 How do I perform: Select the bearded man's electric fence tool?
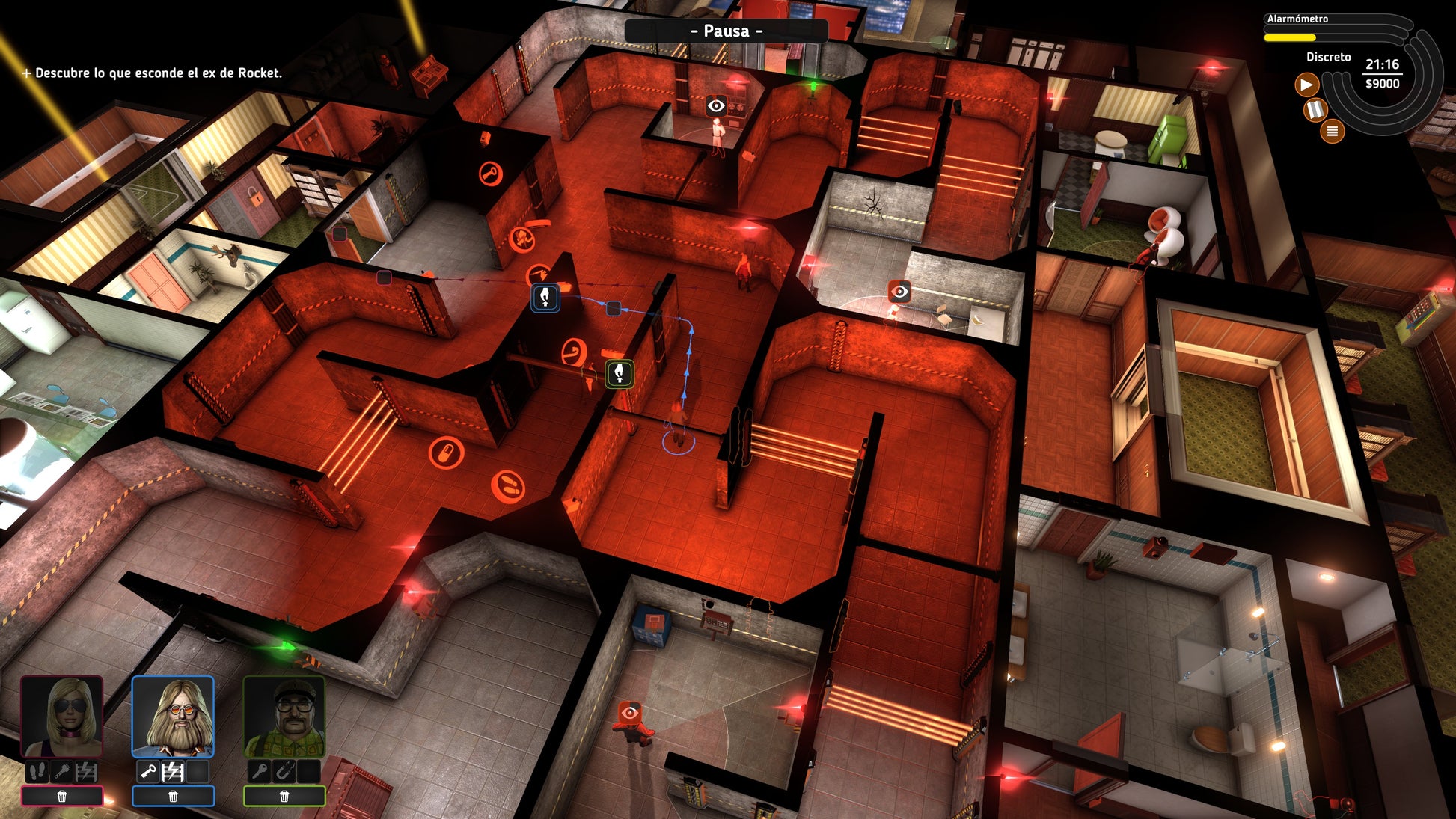[x=174, y=772]
